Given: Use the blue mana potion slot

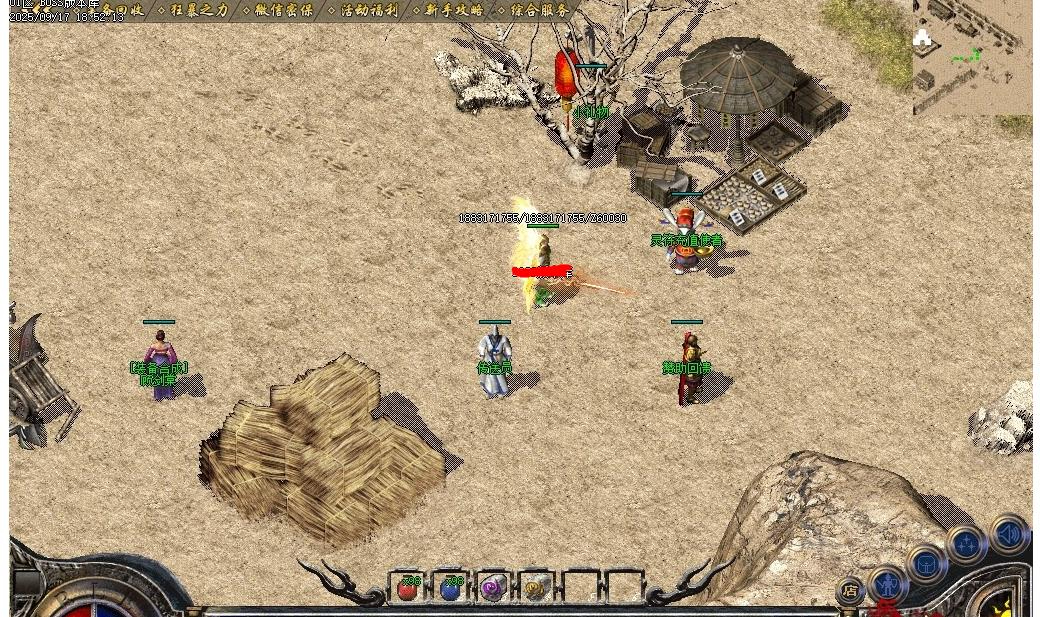Looking at the screenshot, I should (x=450, y=588).
